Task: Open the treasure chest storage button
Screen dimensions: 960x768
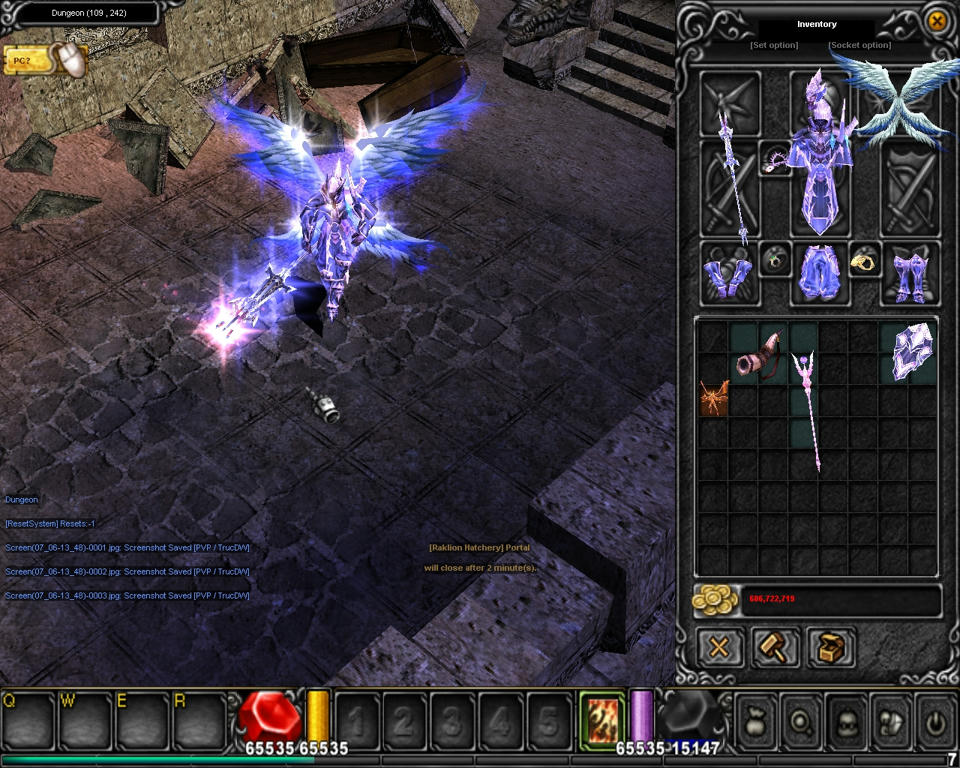Action: (x=830, y=647)
